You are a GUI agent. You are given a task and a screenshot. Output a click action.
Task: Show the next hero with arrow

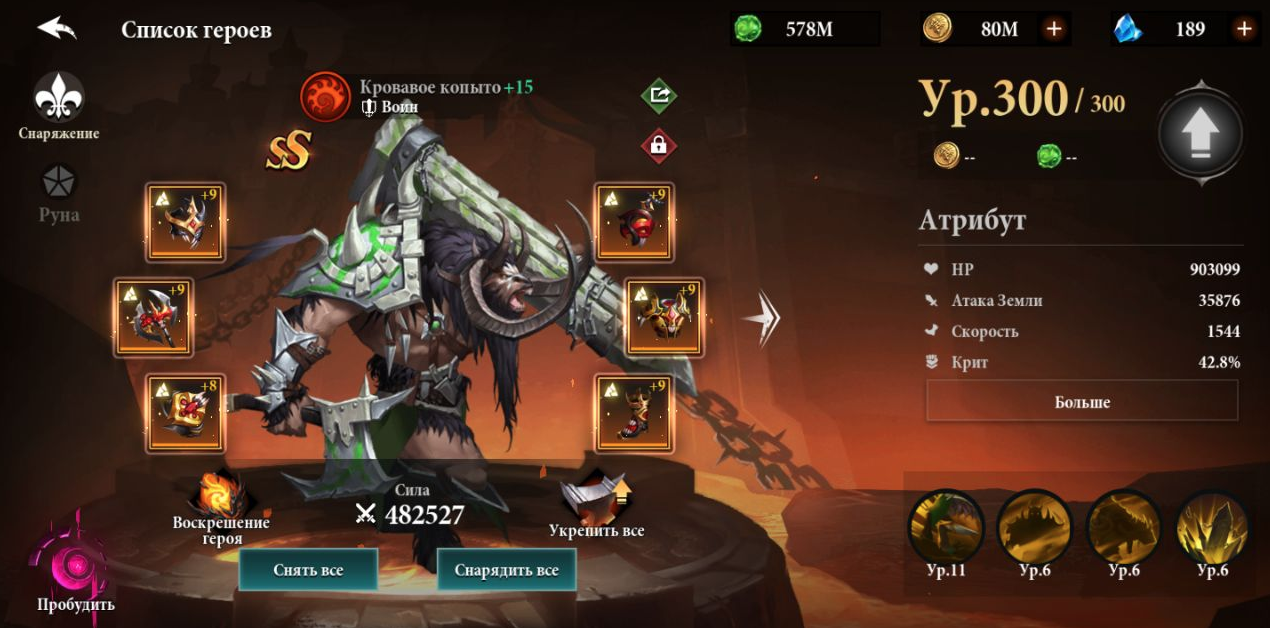pyautogui.click(x=762, y=319)
